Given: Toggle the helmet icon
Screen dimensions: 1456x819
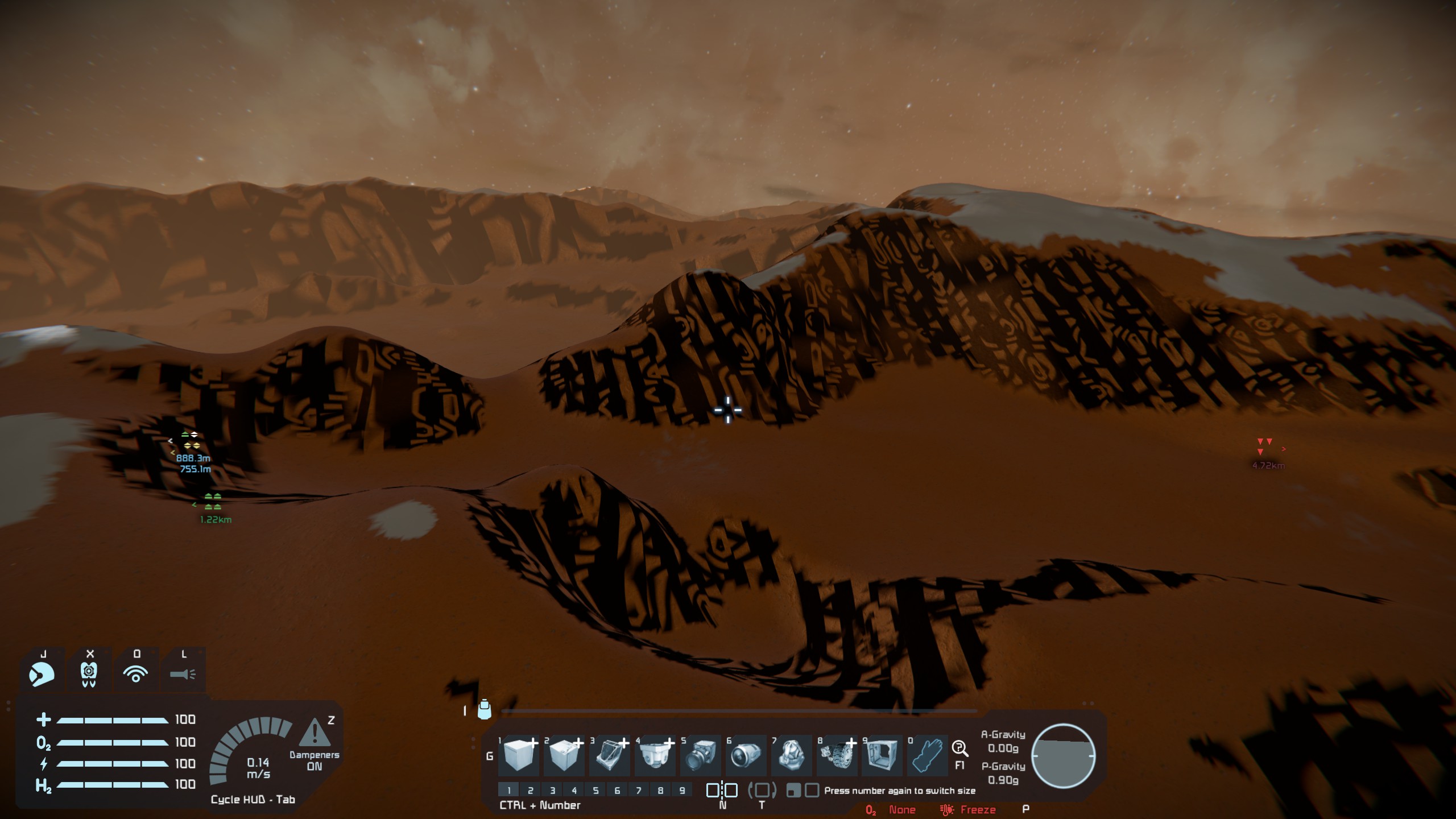Looking at the screenshot, I should [x=42, y=675].
